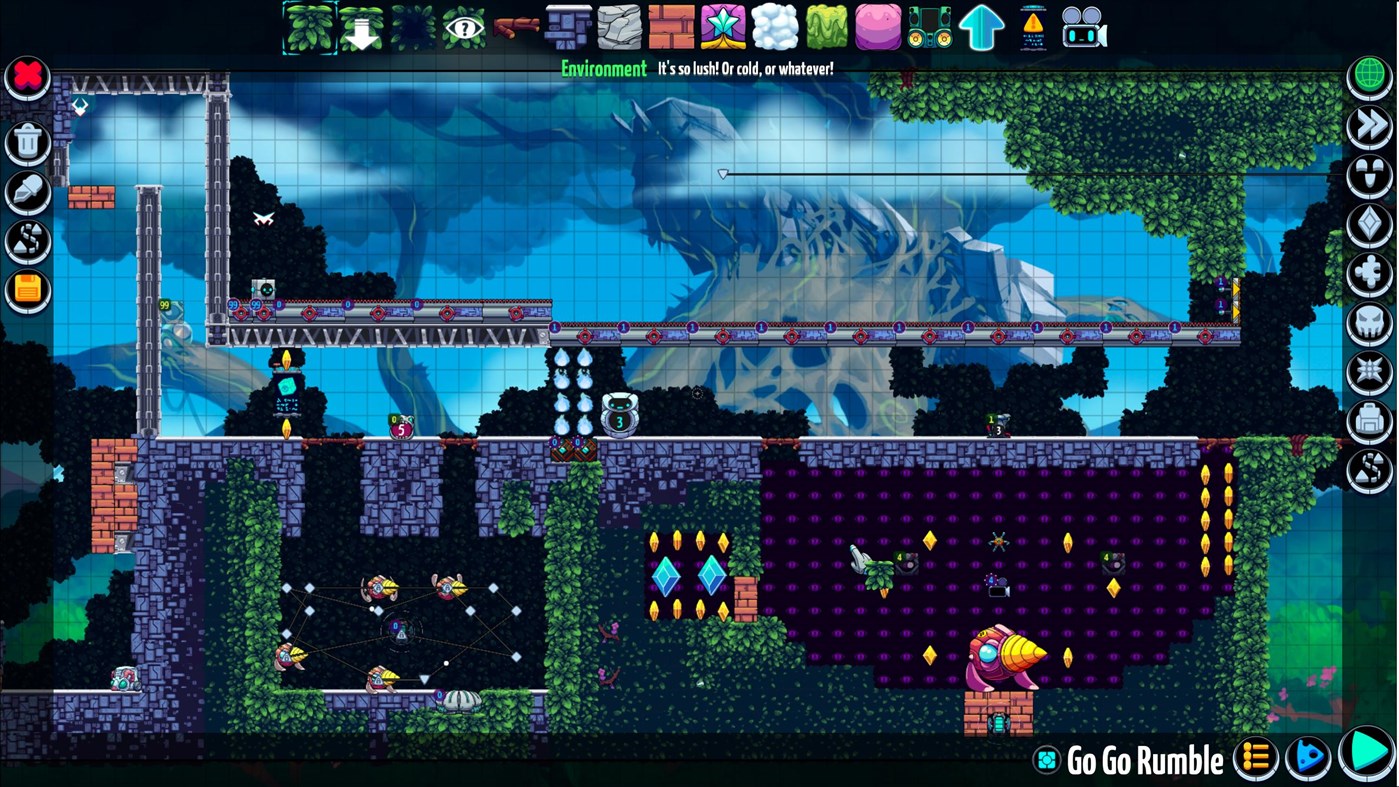Activate the green globe Environment mode
This screenshot has height=787, width=1399.
[x=1369, y=75]
